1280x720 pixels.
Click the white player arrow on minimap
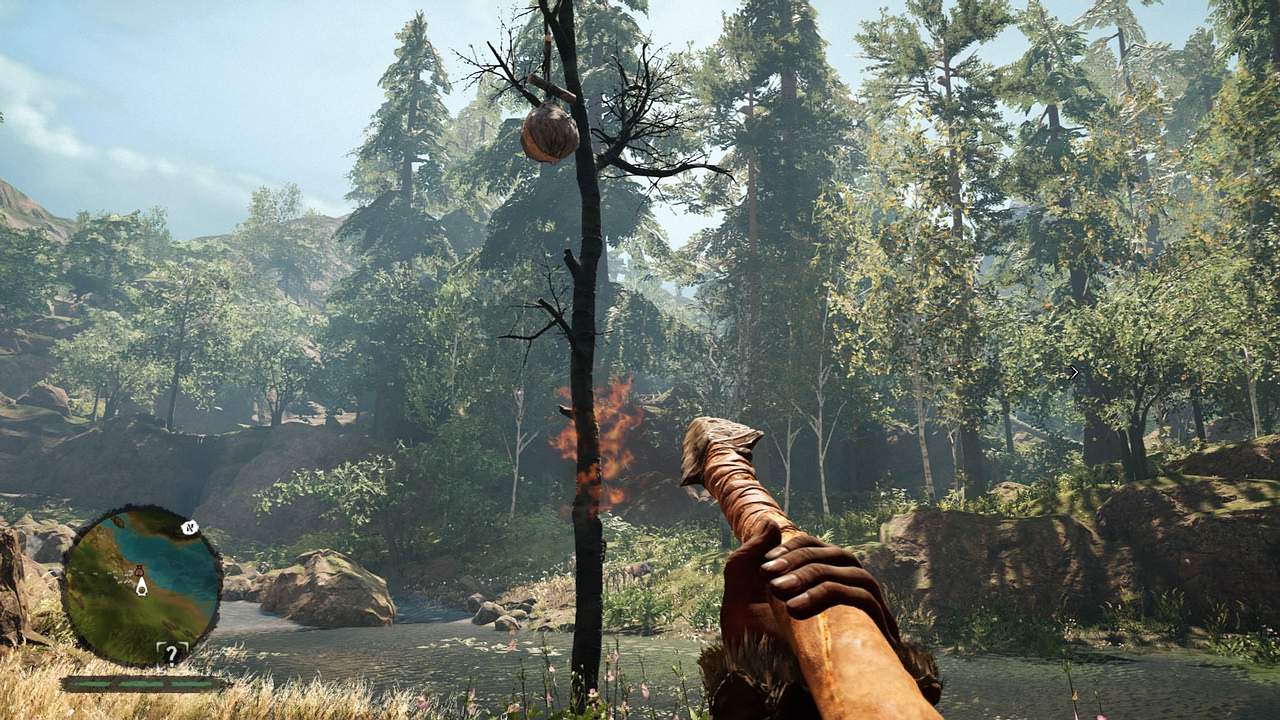point(141,588)
